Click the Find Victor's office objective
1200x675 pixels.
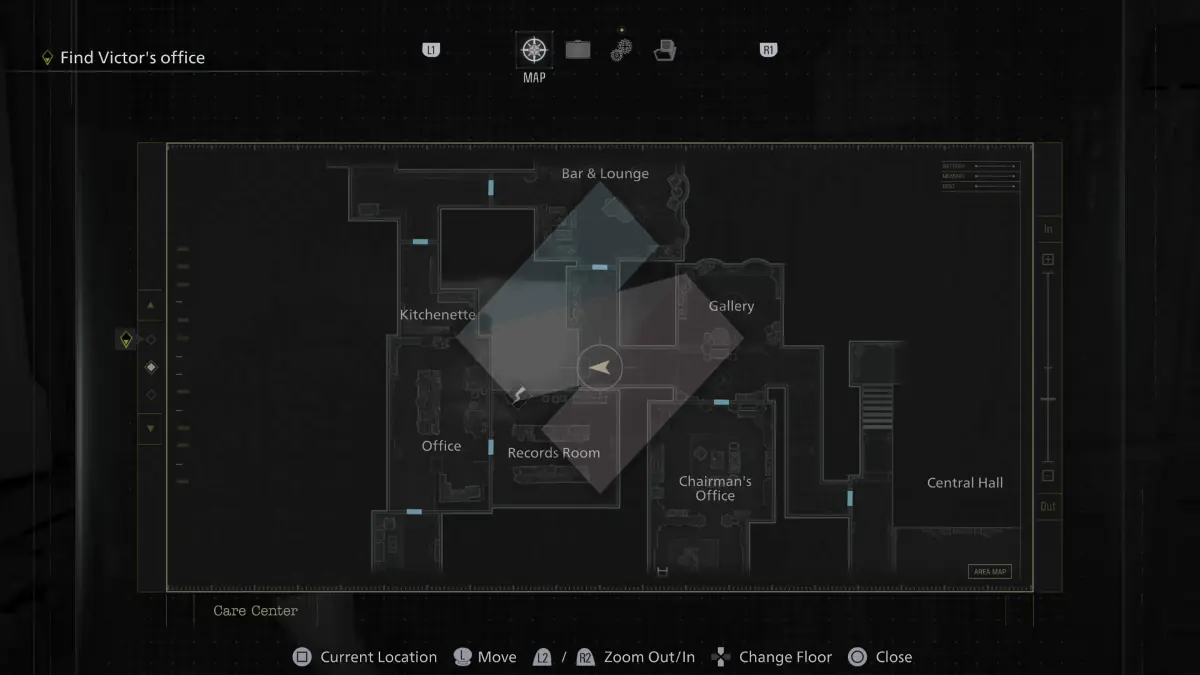pyautogui.click(x=132, y=58)
